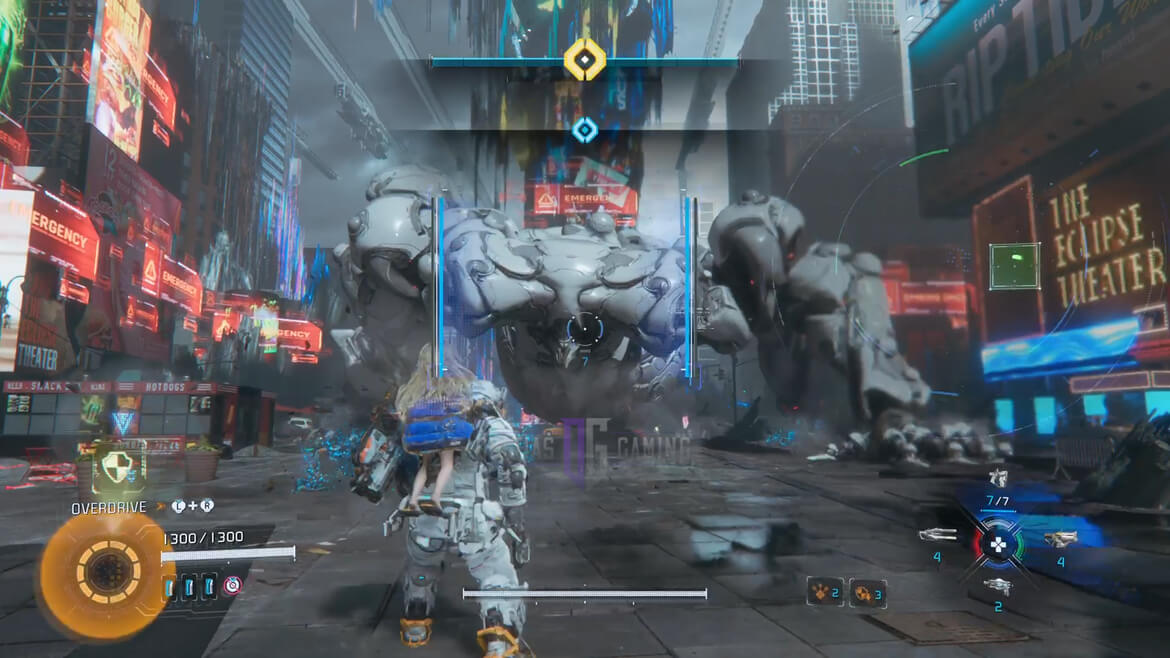This screenshot has height=658, width=1170.
Task: Use the orange item slot with count 2
Action: 824,592
